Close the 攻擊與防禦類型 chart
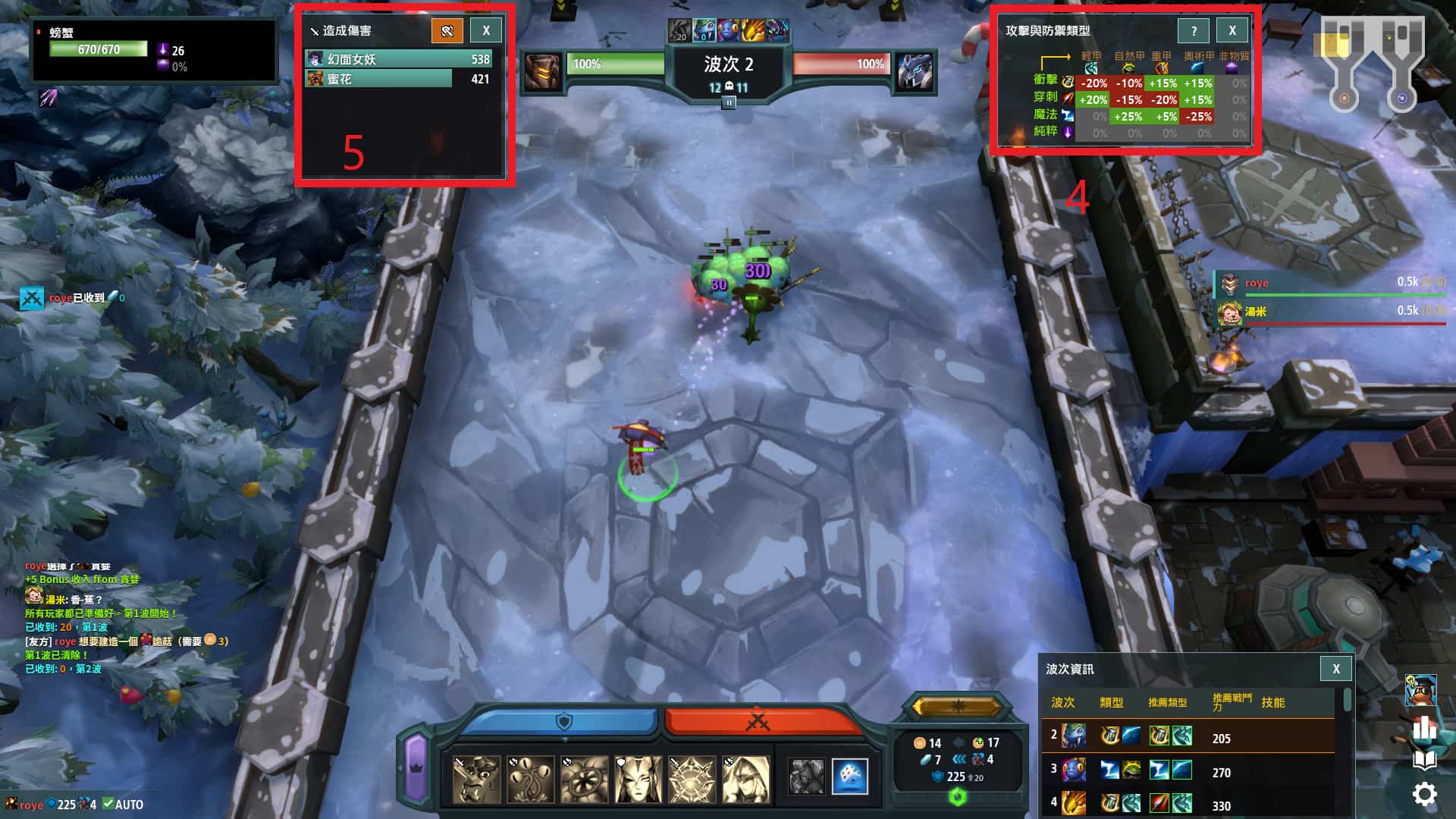This screenshot has width=1456, height=819. point(1232,31)
